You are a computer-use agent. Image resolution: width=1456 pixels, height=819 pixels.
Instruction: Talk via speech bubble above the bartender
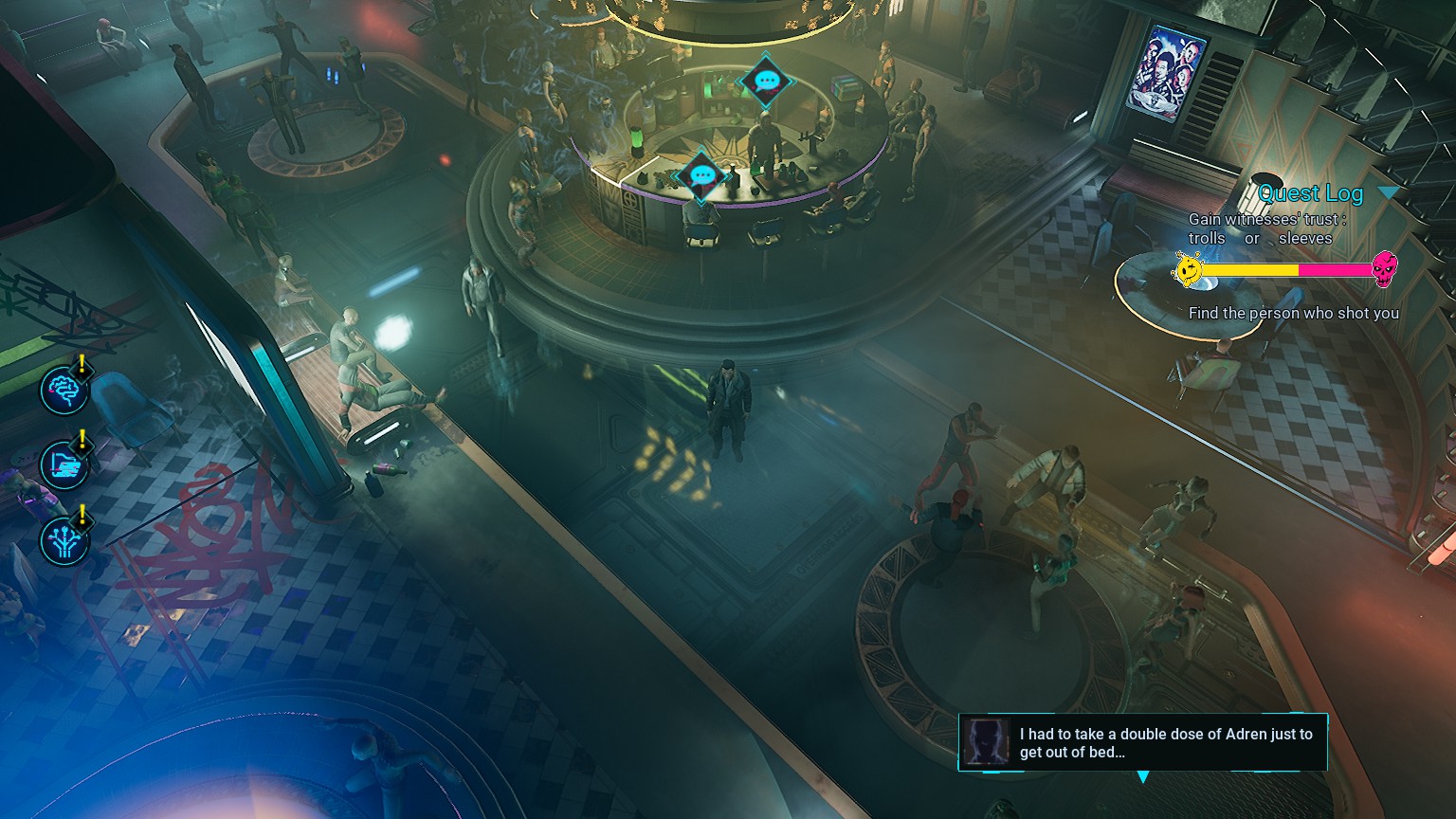766,82
